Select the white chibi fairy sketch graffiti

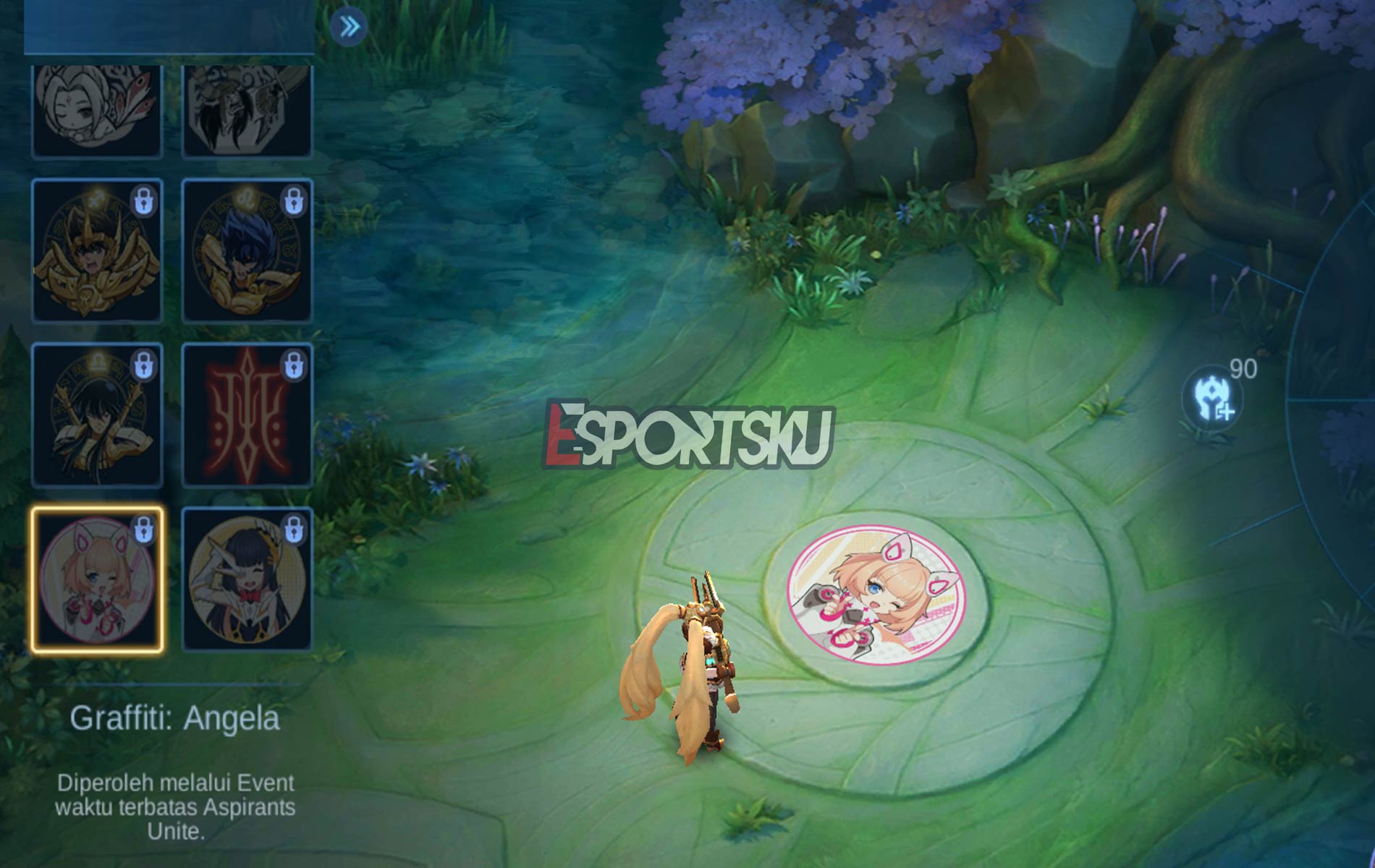98,112
